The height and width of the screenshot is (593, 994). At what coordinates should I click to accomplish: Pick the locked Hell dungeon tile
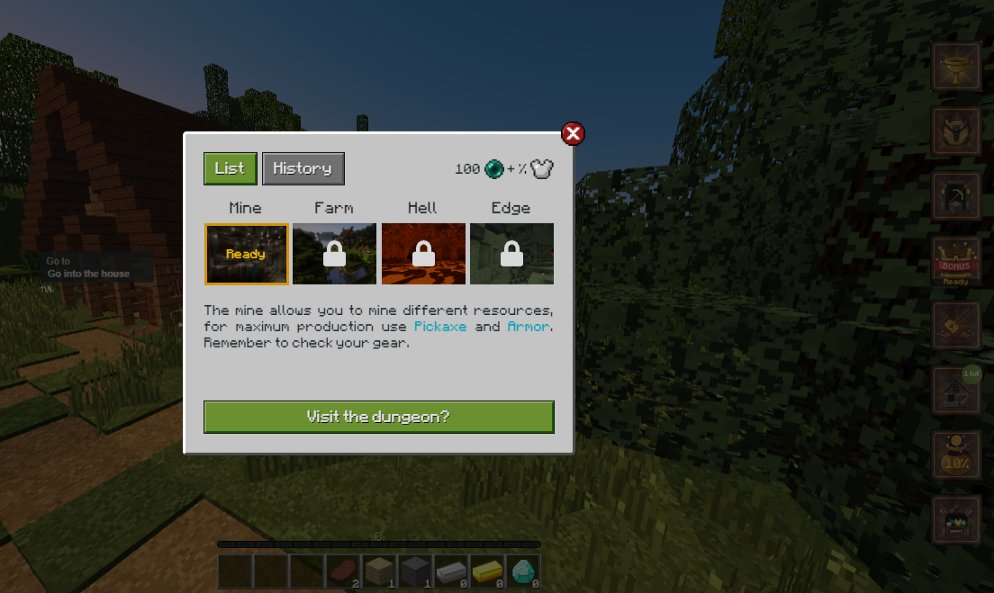click(x=423, y=254)
